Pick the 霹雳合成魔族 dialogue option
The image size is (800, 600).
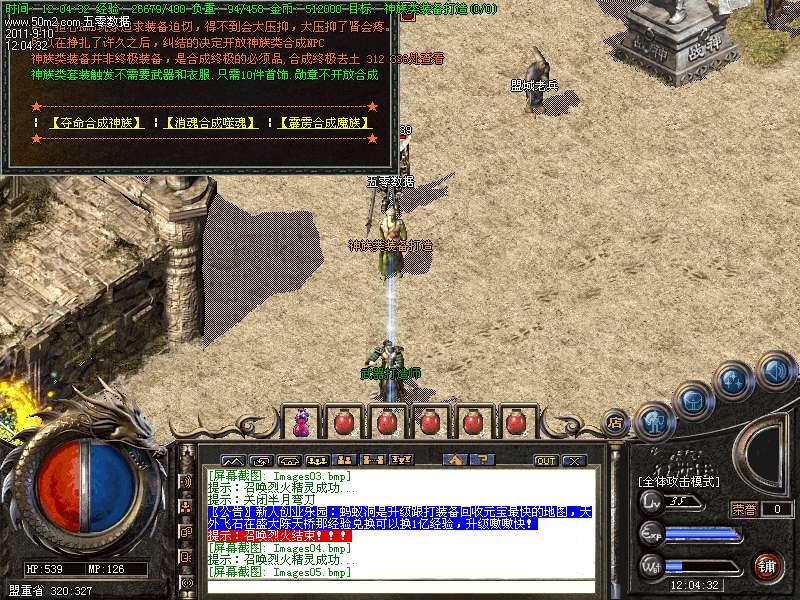point(324,123)
